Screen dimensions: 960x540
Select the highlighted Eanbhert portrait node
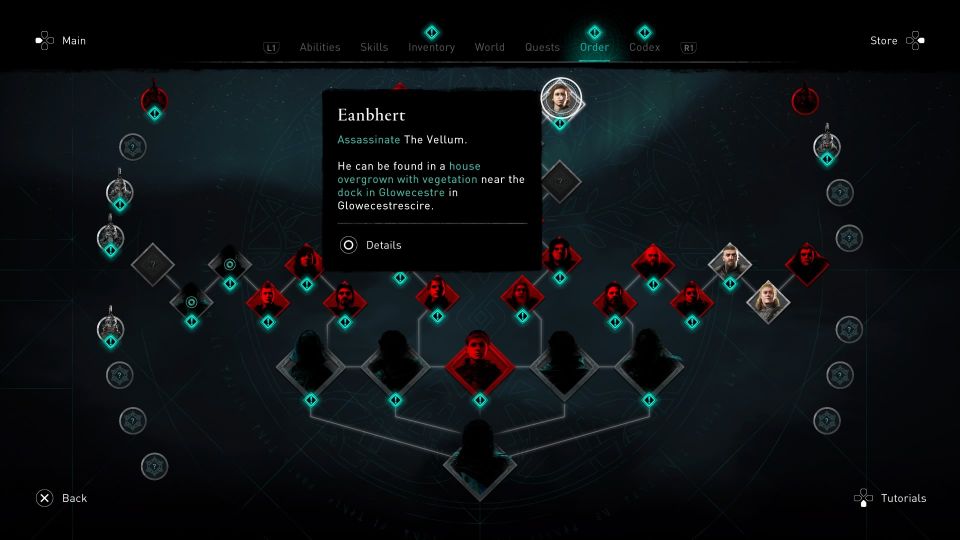pyautogui.click(x=560, y=98)
